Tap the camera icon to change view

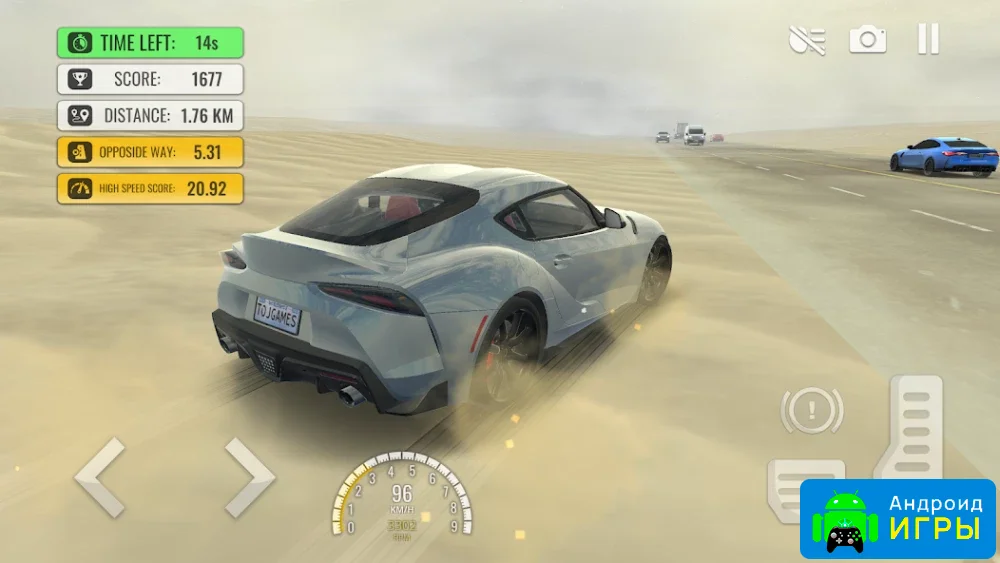click(x=868, y=39)
